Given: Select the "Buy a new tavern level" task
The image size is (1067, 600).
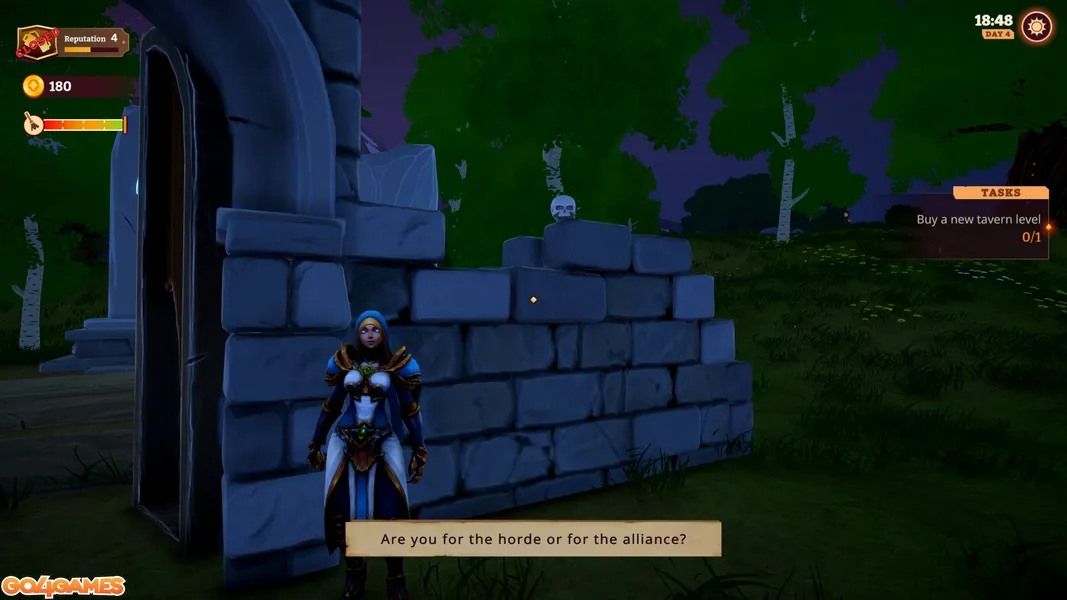Looking at the screenshot, I should [978, 220].
